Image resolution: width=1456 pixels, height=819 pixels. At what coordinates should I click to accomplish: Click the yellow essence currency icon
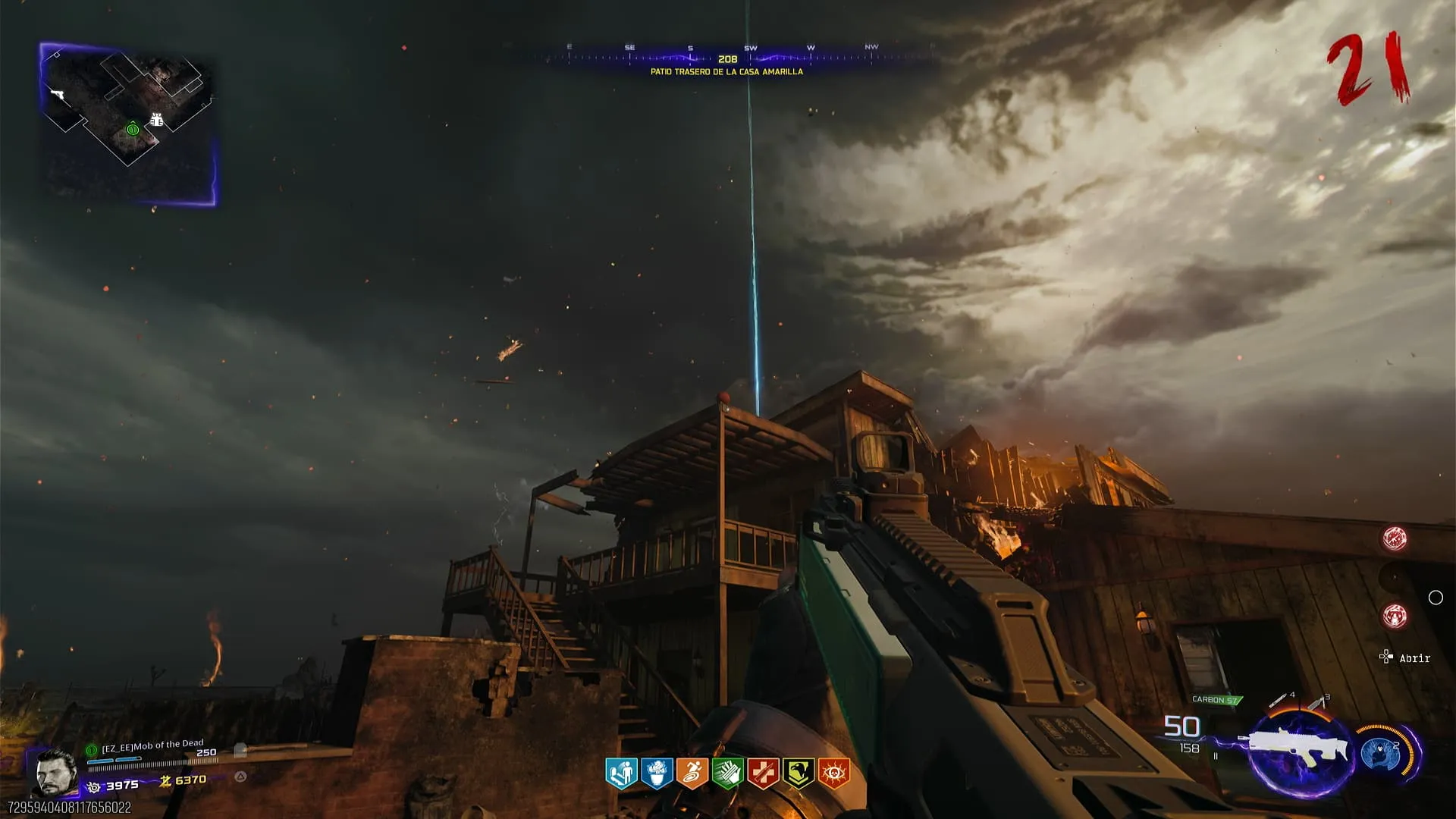pos(165,781)
